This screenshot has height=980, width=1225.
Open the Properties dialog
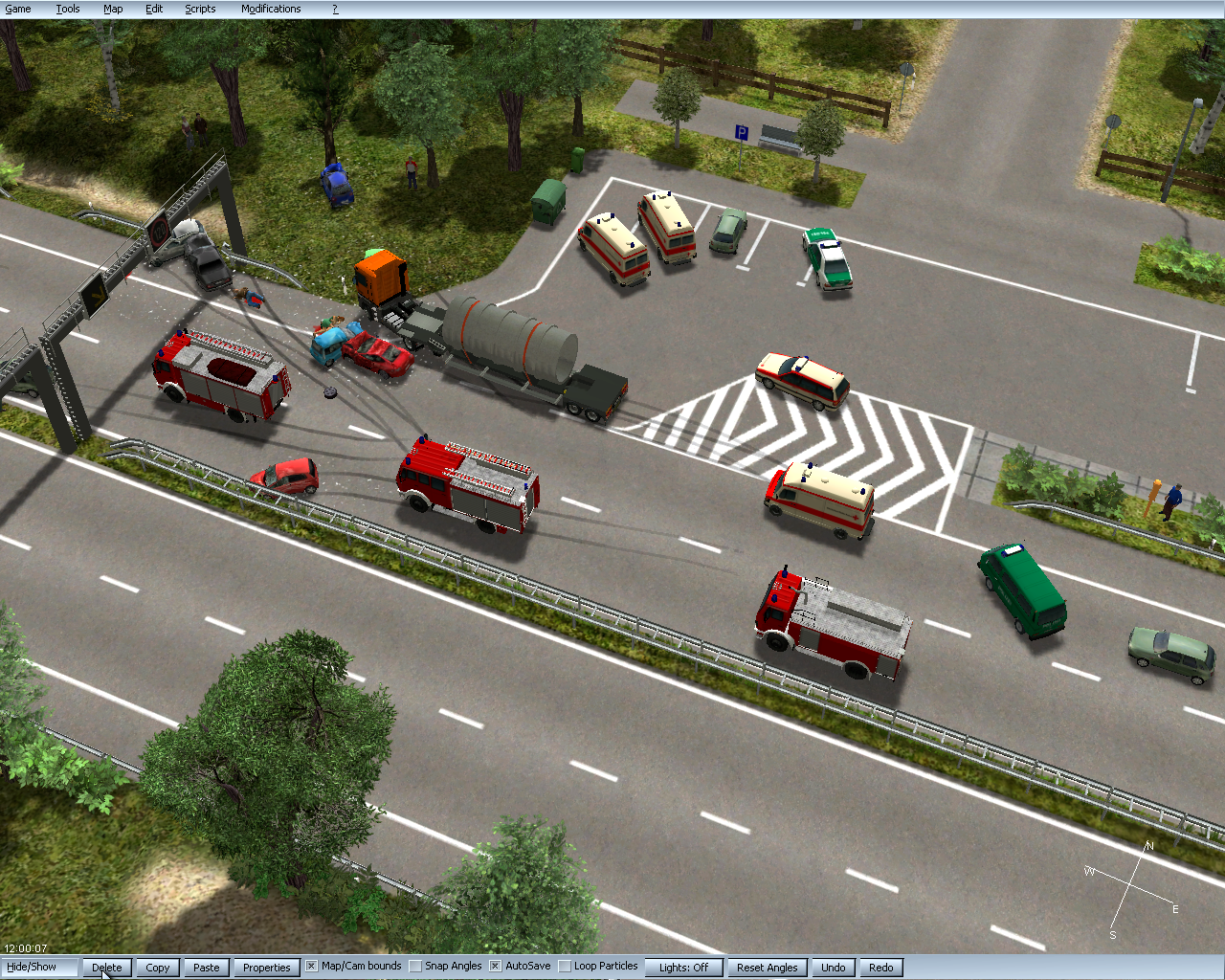pyautogui.click(x=266, y=968)
